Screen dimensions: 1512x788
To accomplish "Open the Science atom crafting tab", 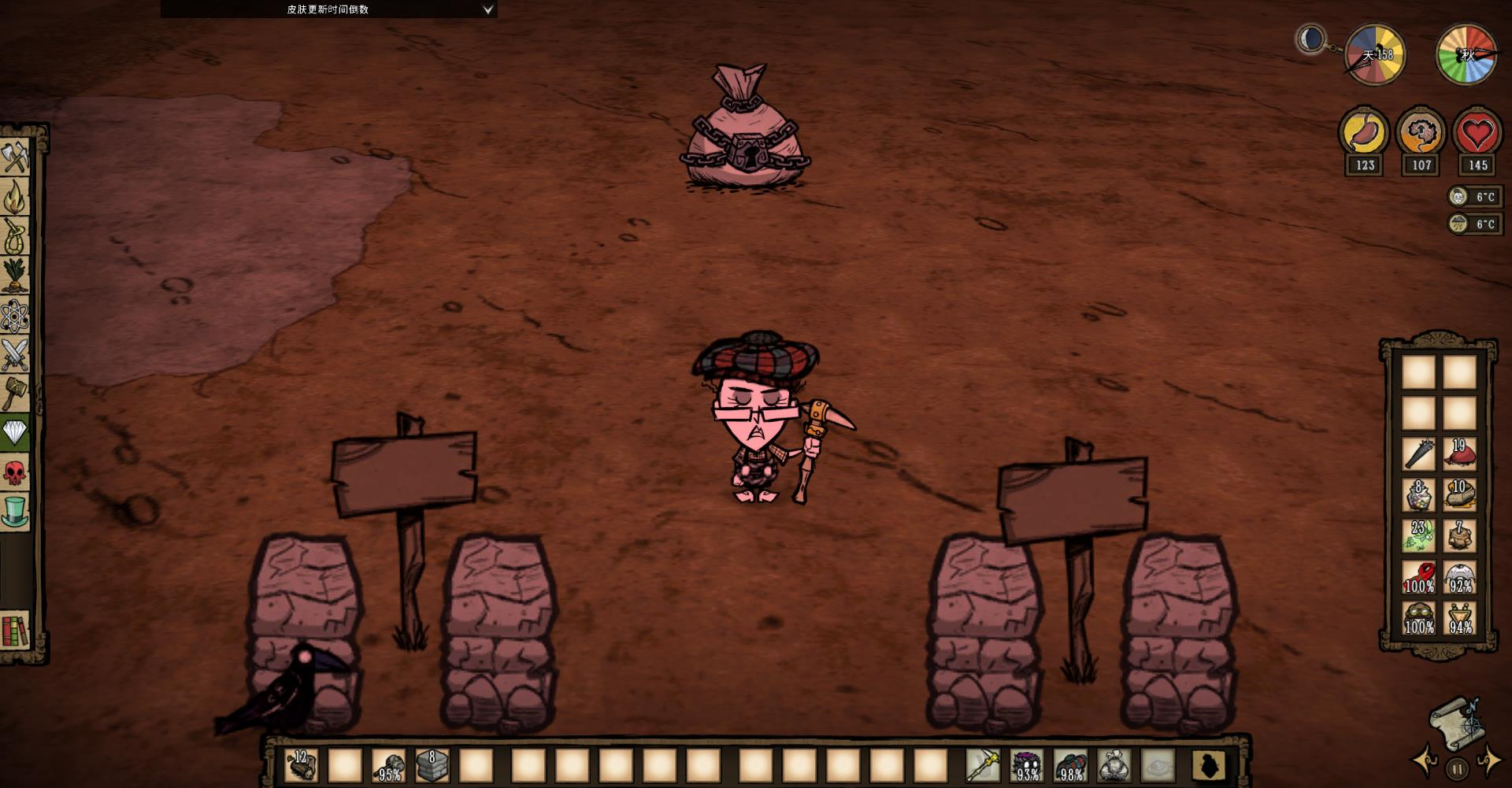I will pos(15,316).
